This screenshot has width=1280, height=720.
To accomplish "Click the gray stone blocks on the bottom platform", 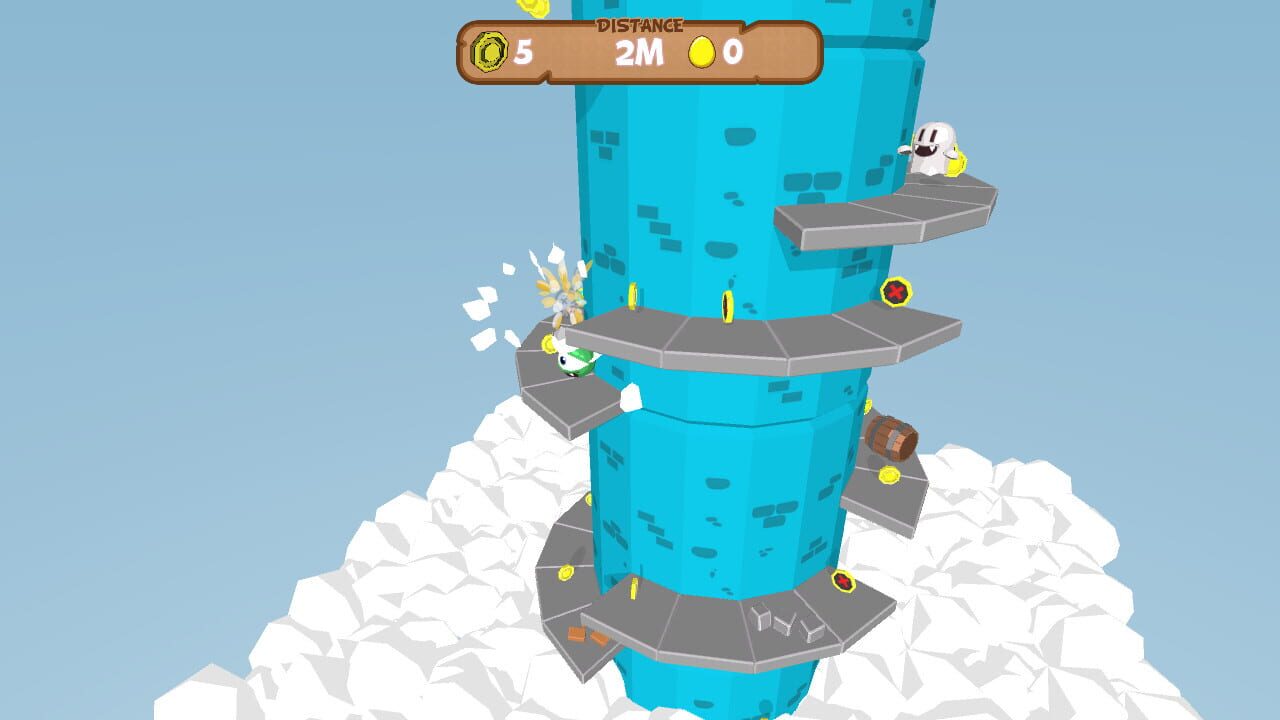I will tap(784, 623).
